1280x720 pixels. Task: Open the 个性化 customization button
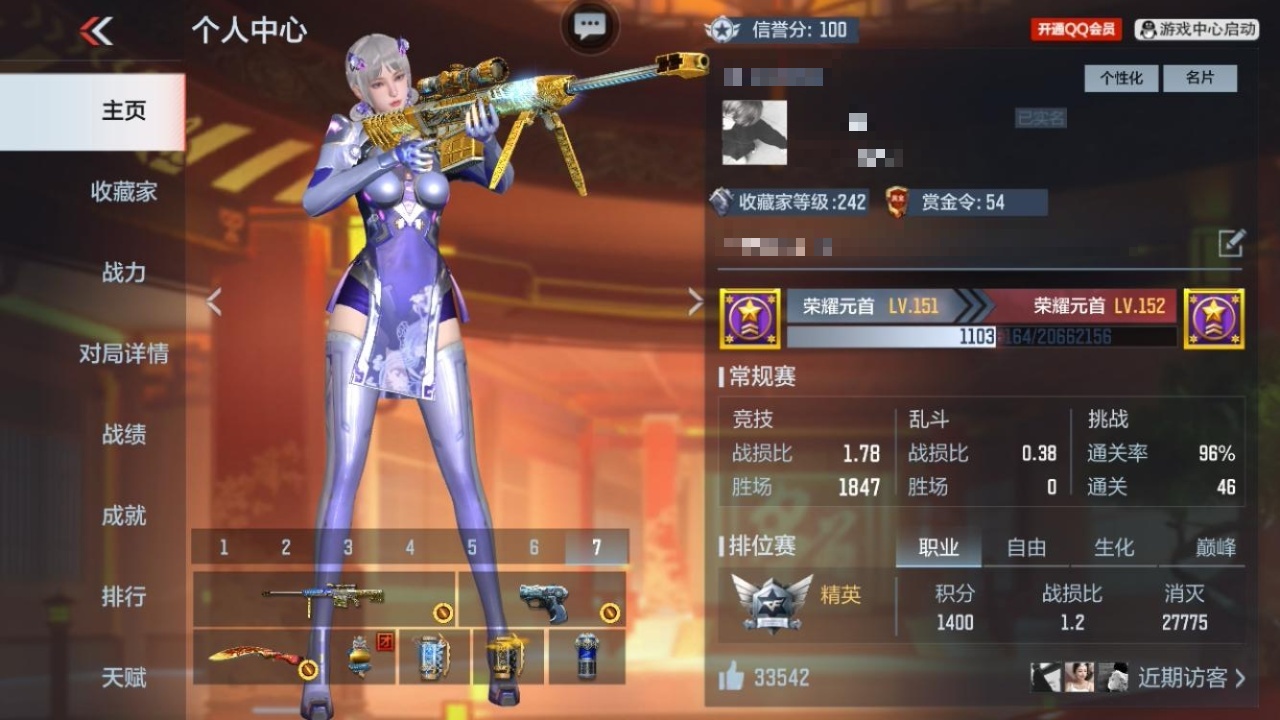coord(1121,78)
